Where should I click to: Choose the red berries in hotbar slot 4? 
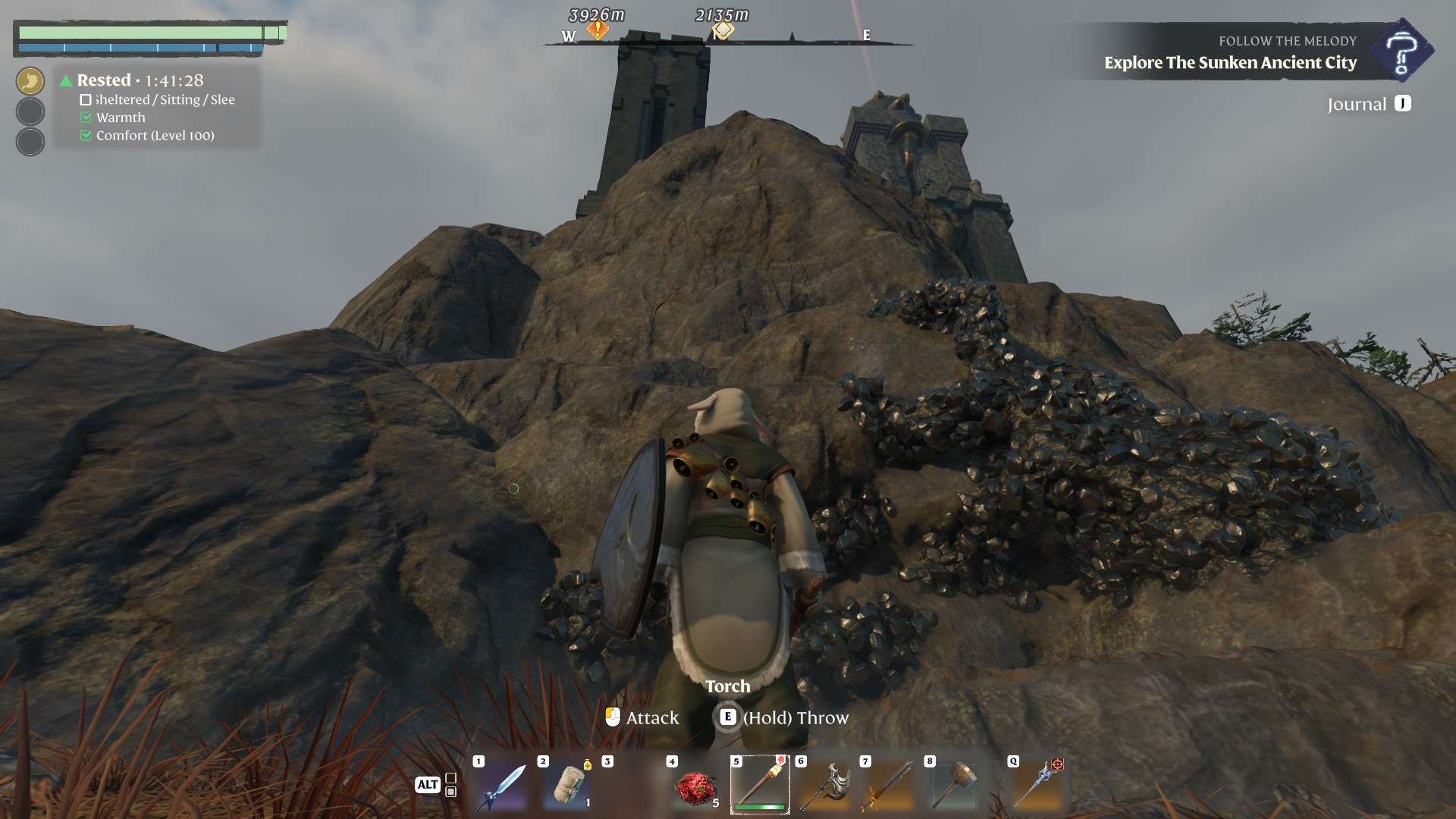click(x=695, y=787)
